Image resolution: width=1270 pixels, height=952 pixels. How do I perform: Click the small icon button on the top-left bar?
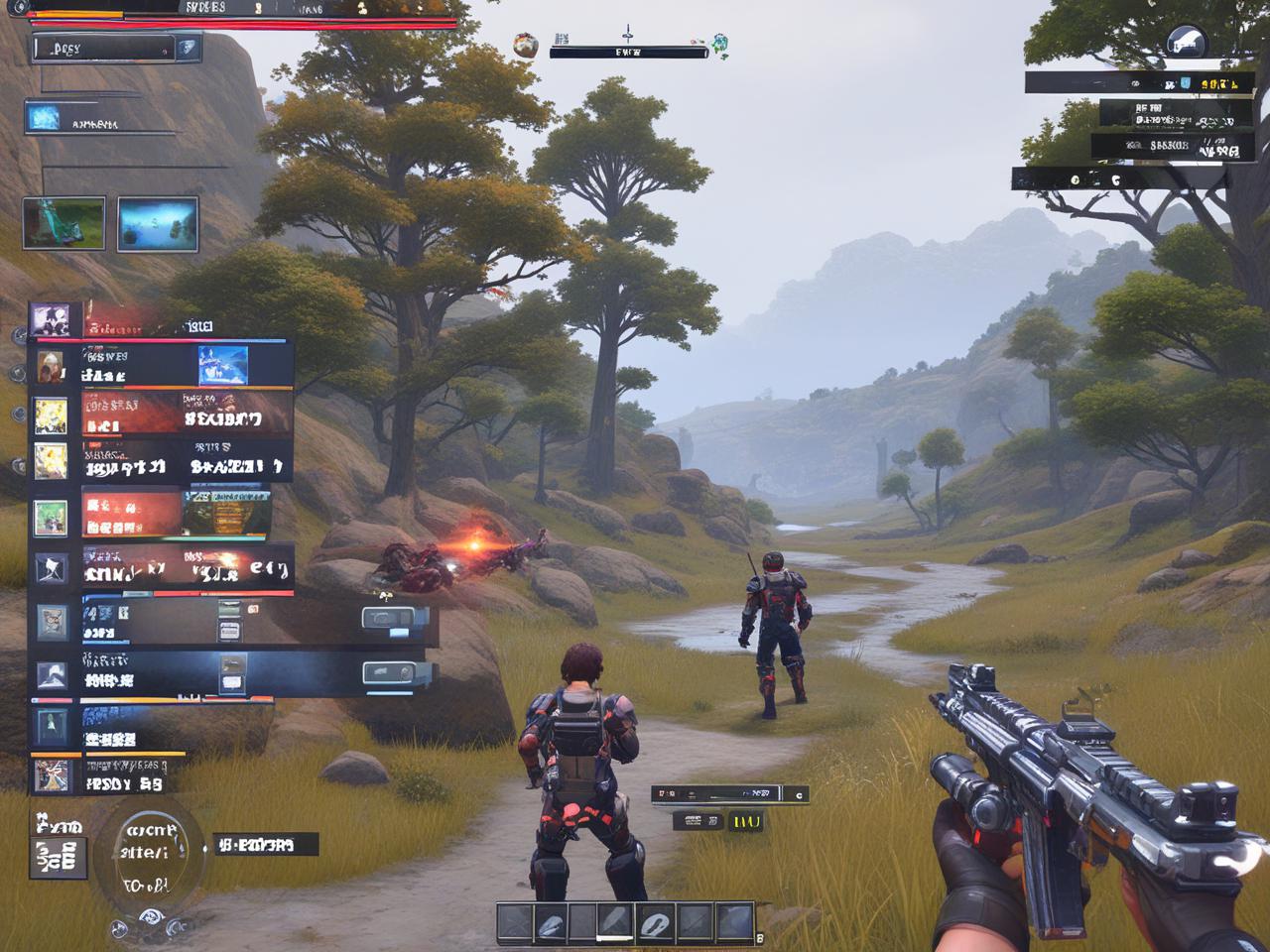tap(187, 48)
